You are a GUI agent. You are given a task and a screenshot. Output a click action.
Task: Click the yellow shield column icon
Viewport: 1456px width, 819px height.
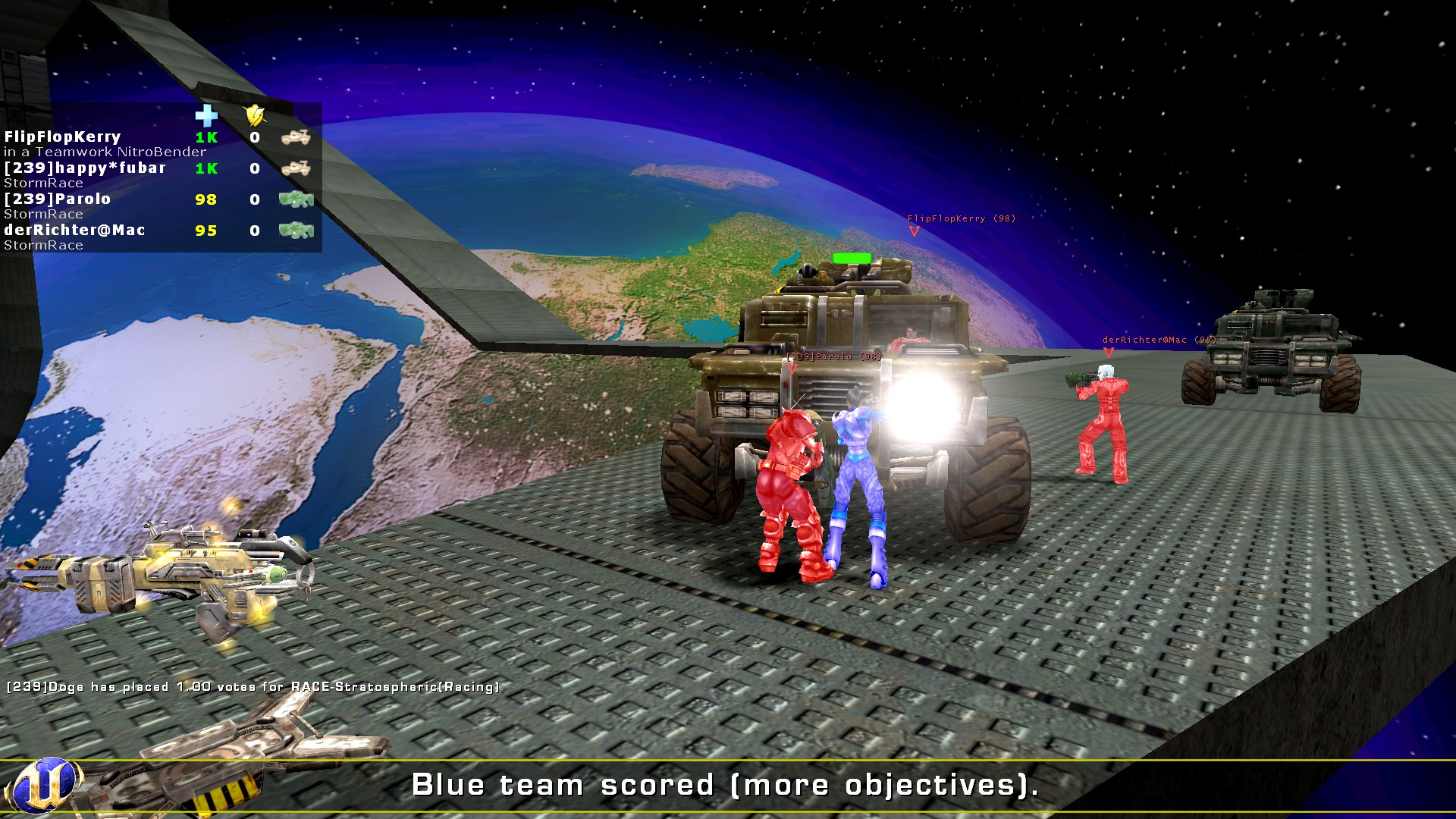(255, 115)
